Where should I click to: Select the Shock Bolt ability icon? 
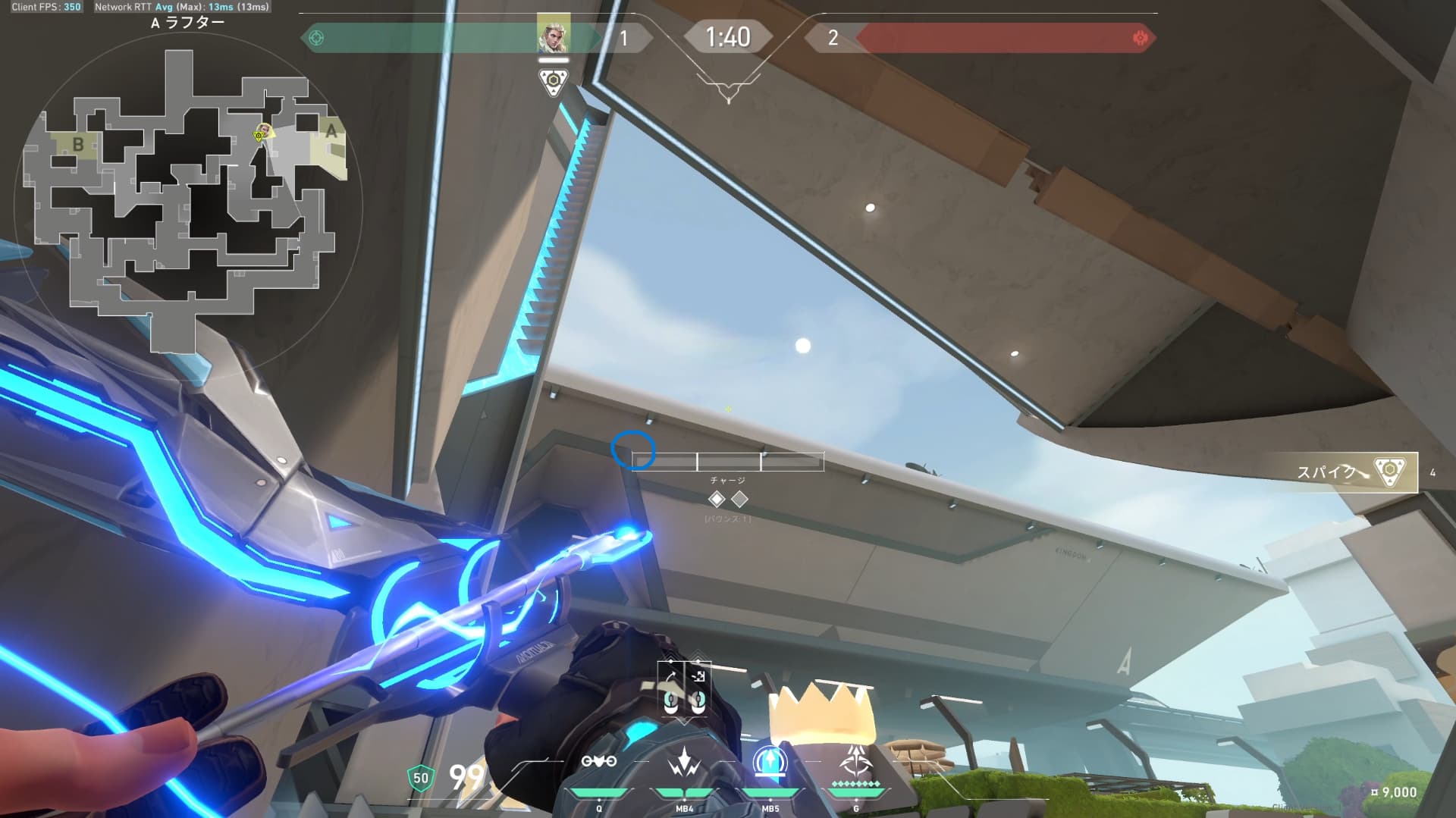pyautogui.click(x=684, y=761)
